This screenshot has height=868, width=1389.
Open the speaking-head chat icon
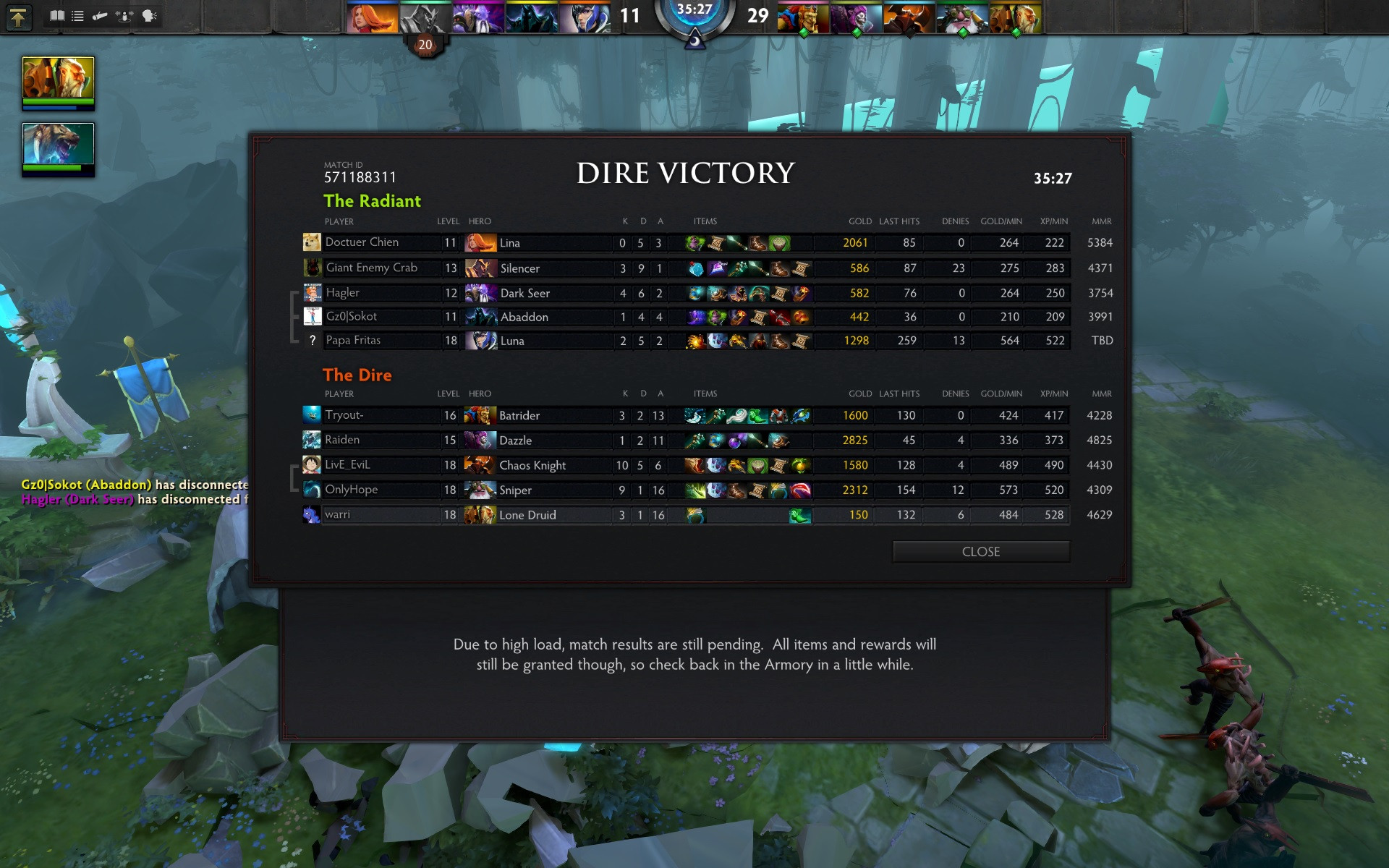[x=149, y=15]
